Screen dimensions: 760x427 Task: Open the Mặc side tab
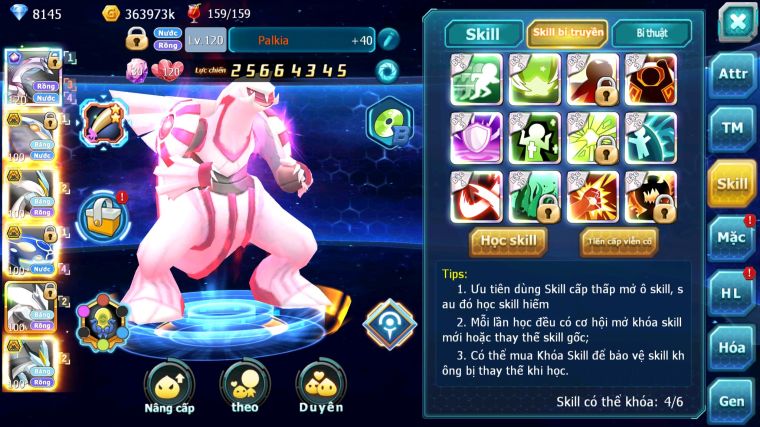click(x=732, y=238)
